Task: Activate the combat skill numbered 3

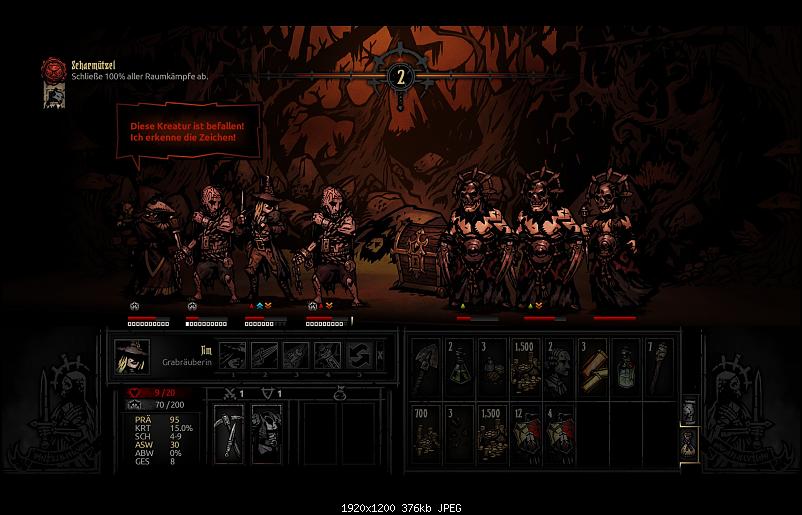Action: tap(295, 356)
